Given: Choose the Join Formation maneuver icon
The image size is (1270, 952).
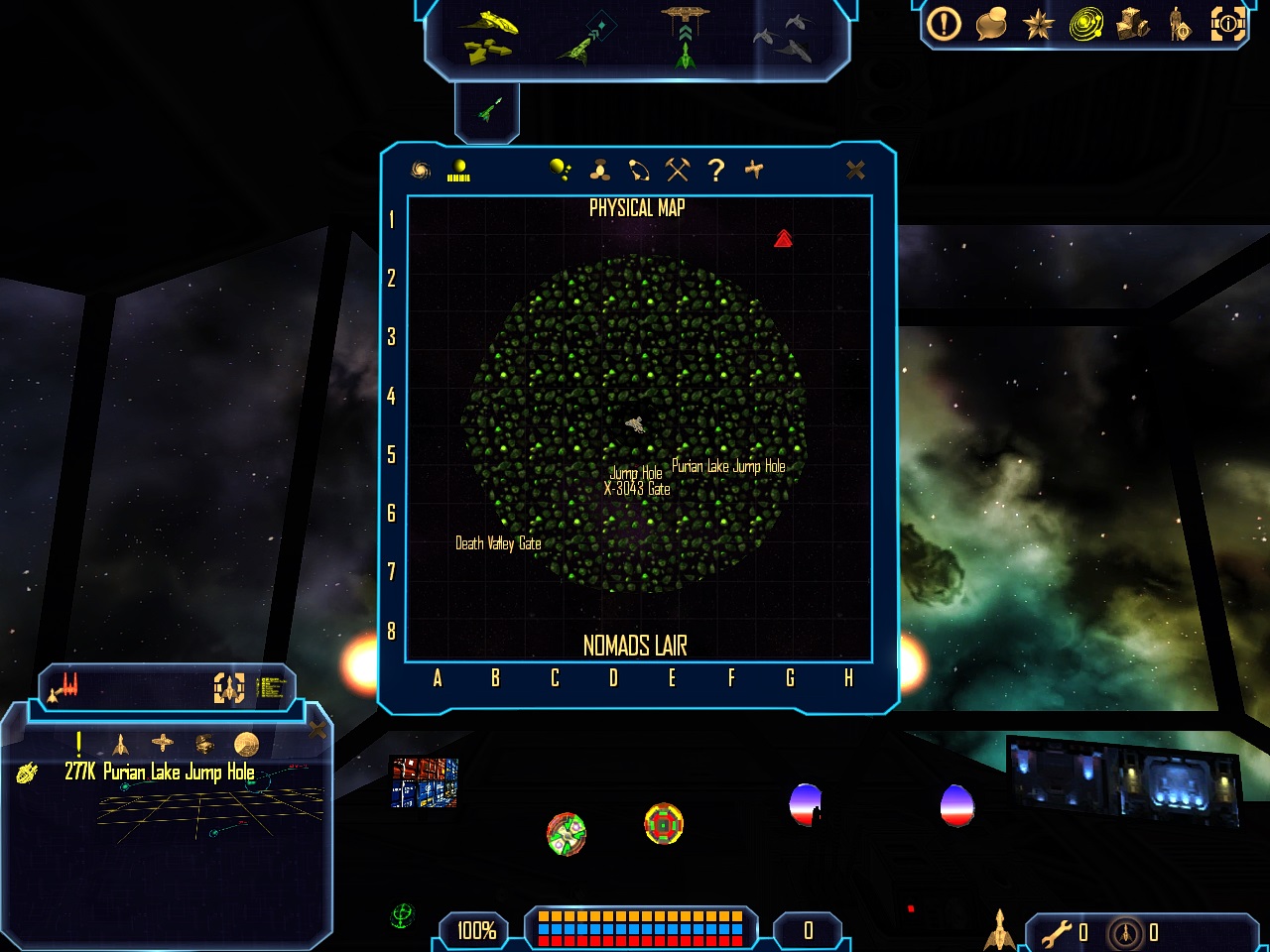Looking at the screenshot, I should (x=785, y=37).
